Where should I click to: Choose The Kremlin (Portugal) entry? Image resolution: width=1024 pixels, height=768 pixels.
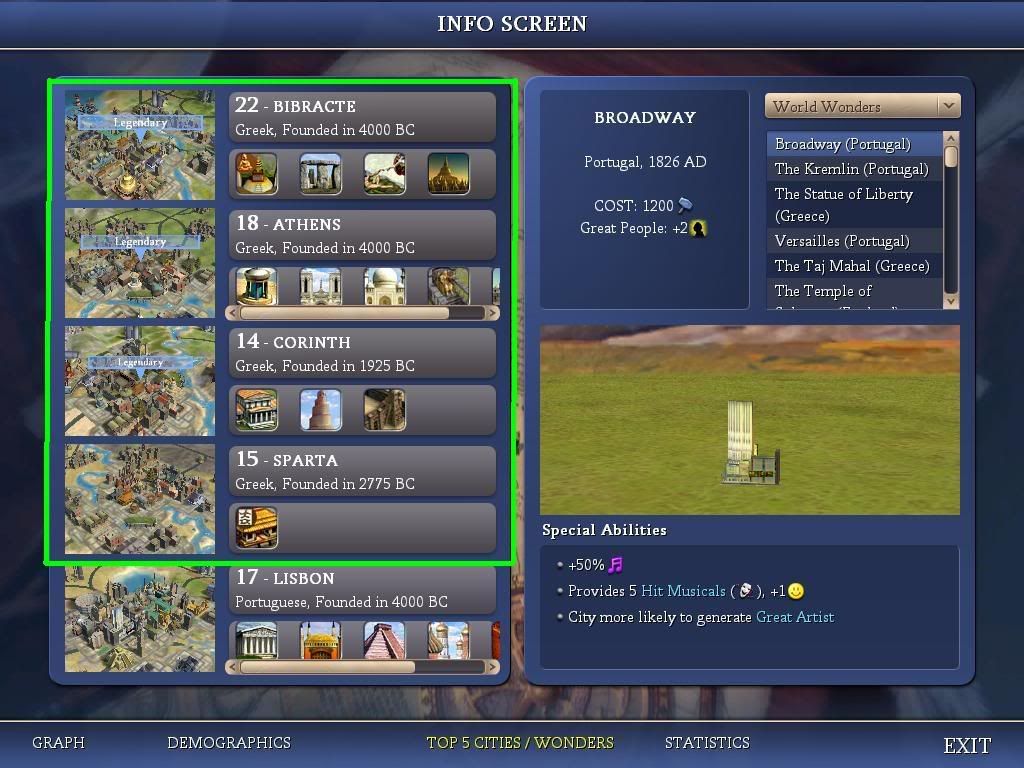tap(851, 169)
